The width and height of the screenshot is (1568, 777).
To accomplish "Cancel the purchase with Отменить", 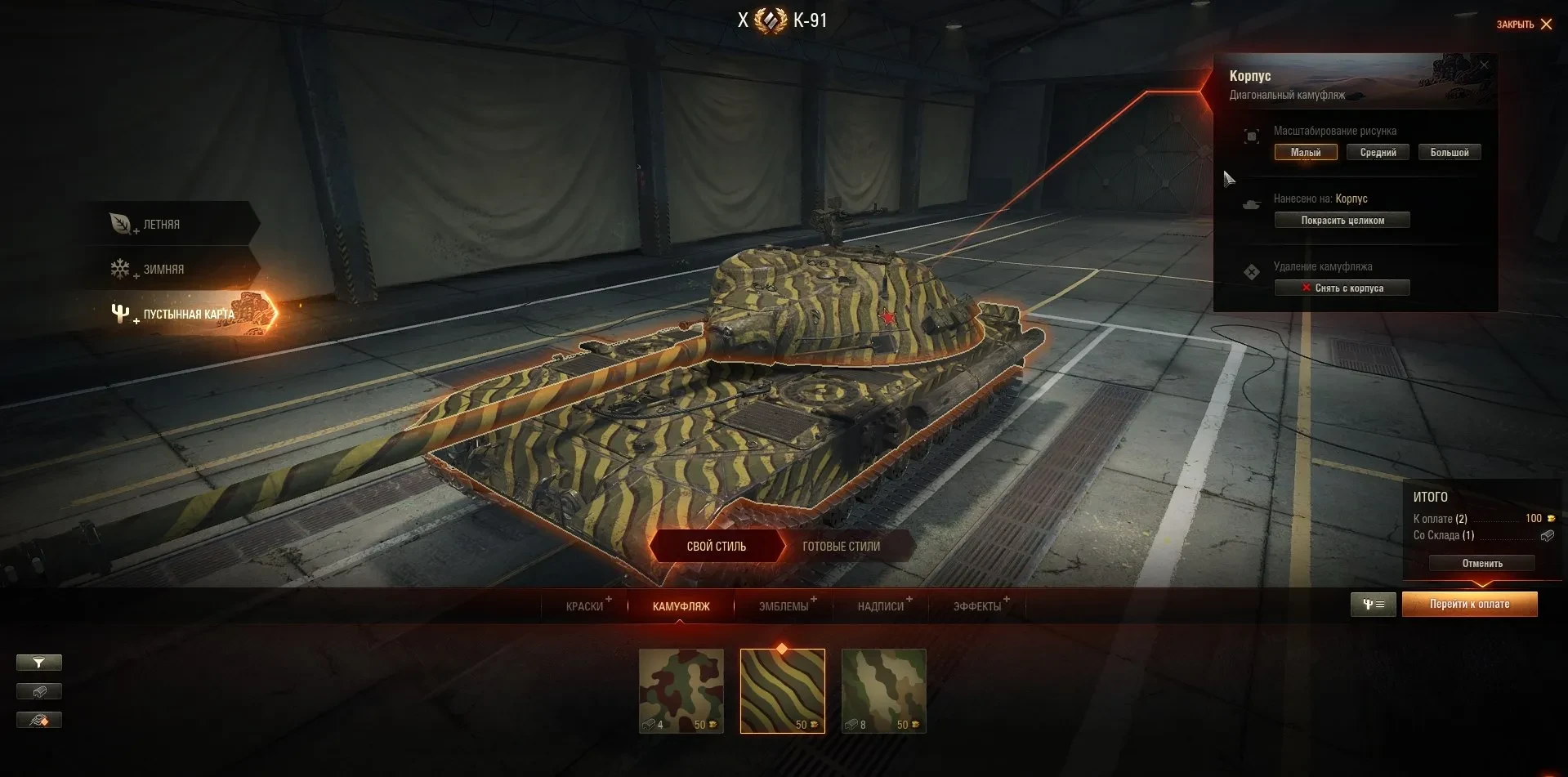I will (x=1481, y=564).
